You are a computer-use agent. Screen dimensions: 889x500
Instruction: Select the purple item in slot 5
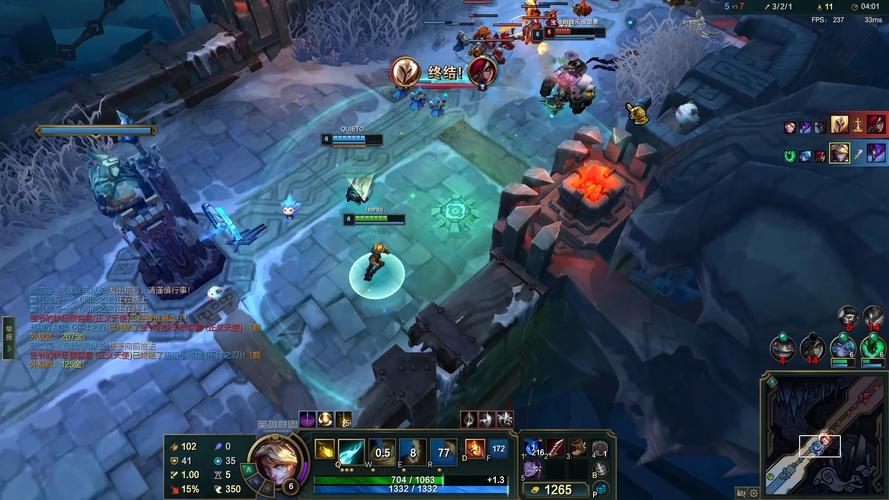click(x=532, y=469)
